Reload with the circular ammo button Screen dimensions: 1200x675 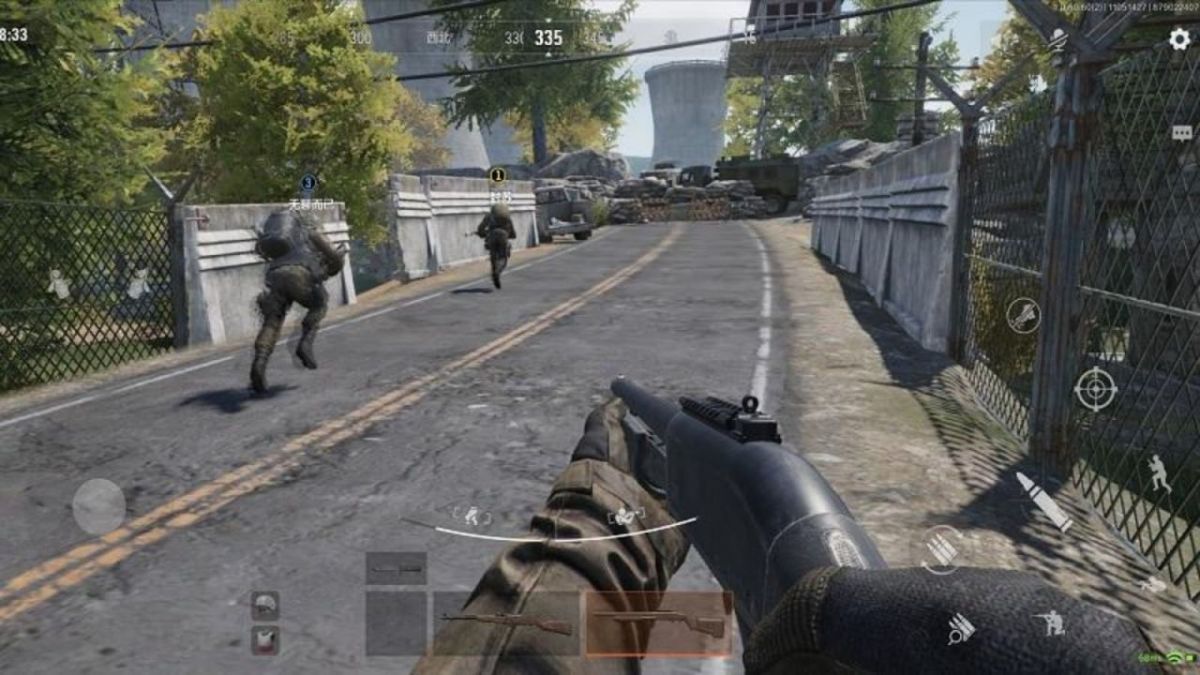941,549
